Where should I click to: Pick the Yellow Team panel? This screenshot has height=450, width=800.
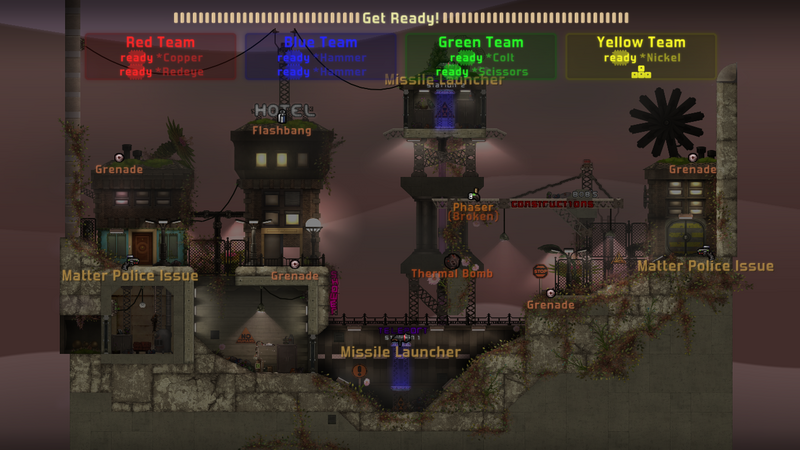(x=641, y=43)
